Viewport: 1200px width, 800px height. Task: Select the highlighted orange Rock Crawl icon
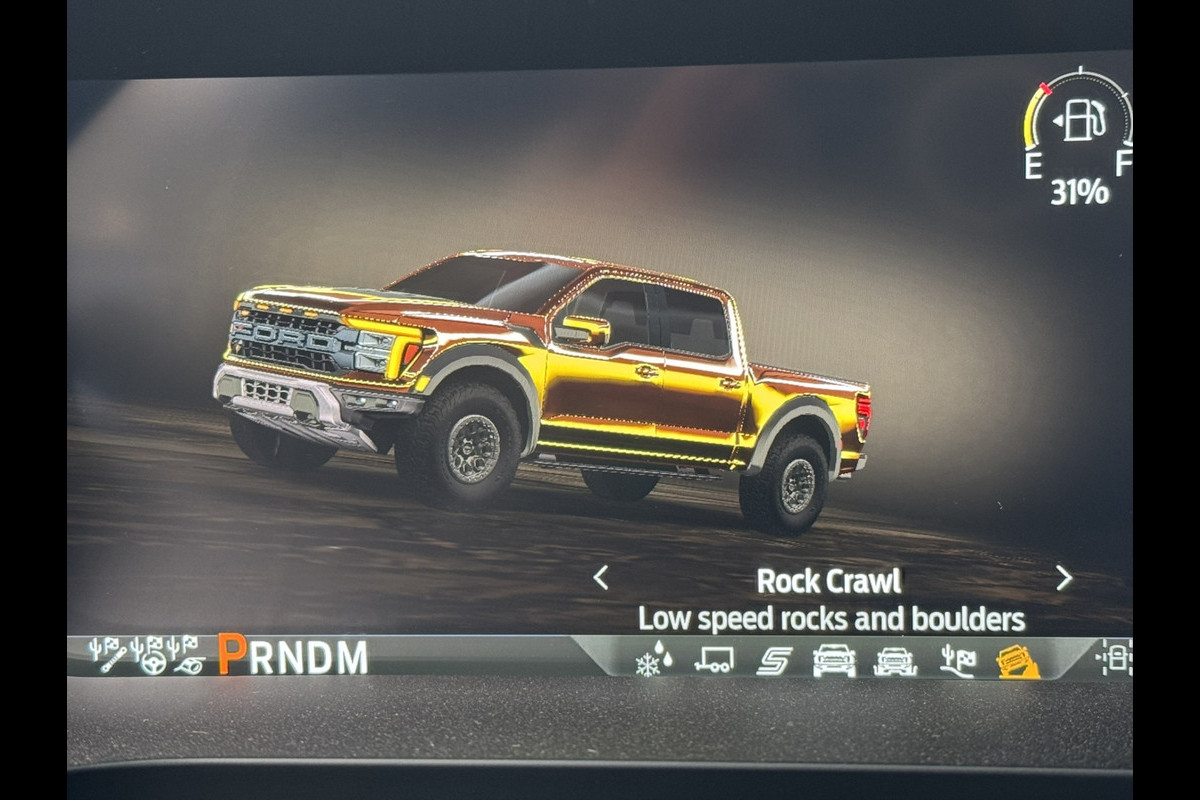pos(1018,661)
